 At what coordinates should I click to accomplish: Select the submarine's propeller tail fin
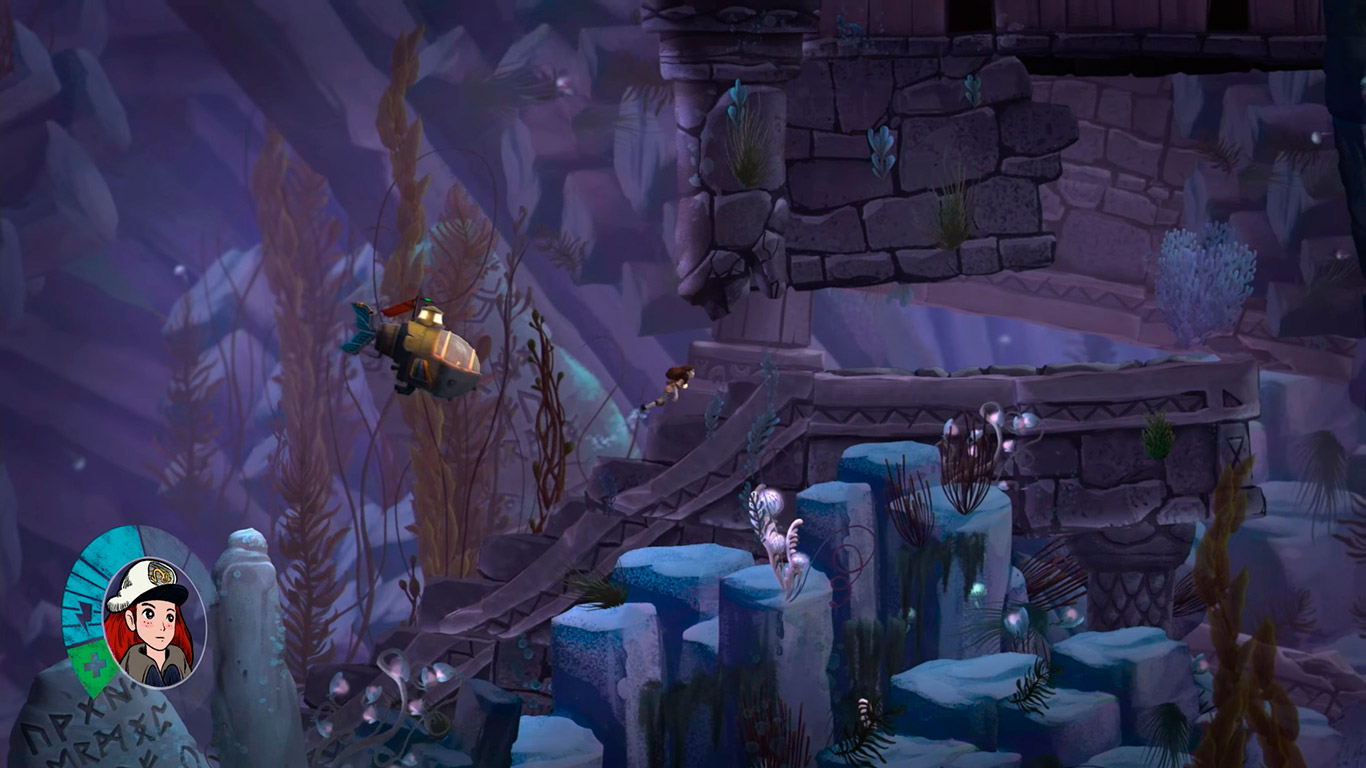coord(361,326)
